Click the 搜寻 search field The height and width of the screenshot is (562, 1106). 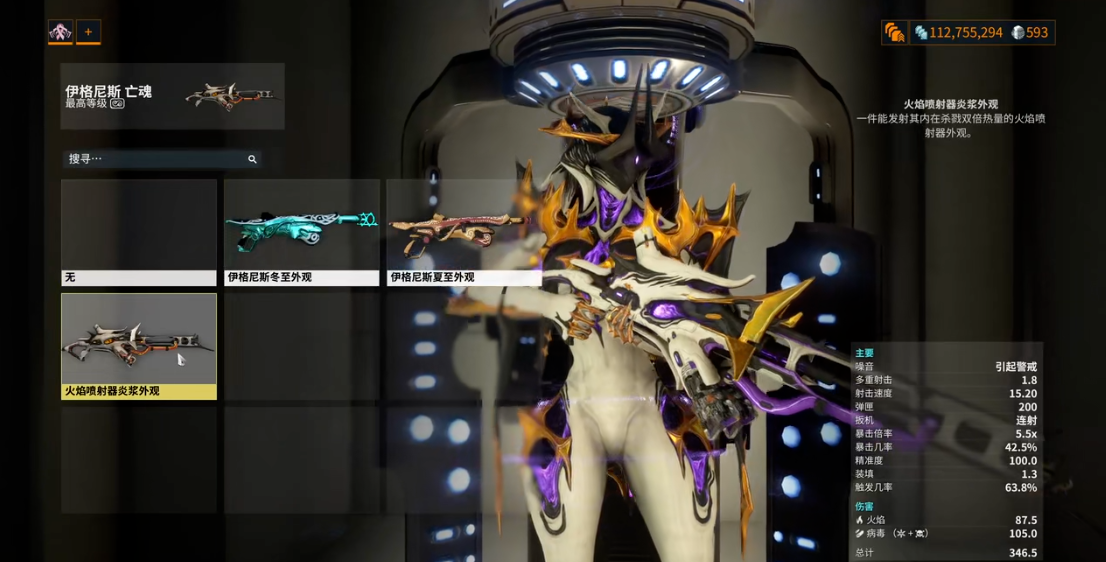coord(155,159)
